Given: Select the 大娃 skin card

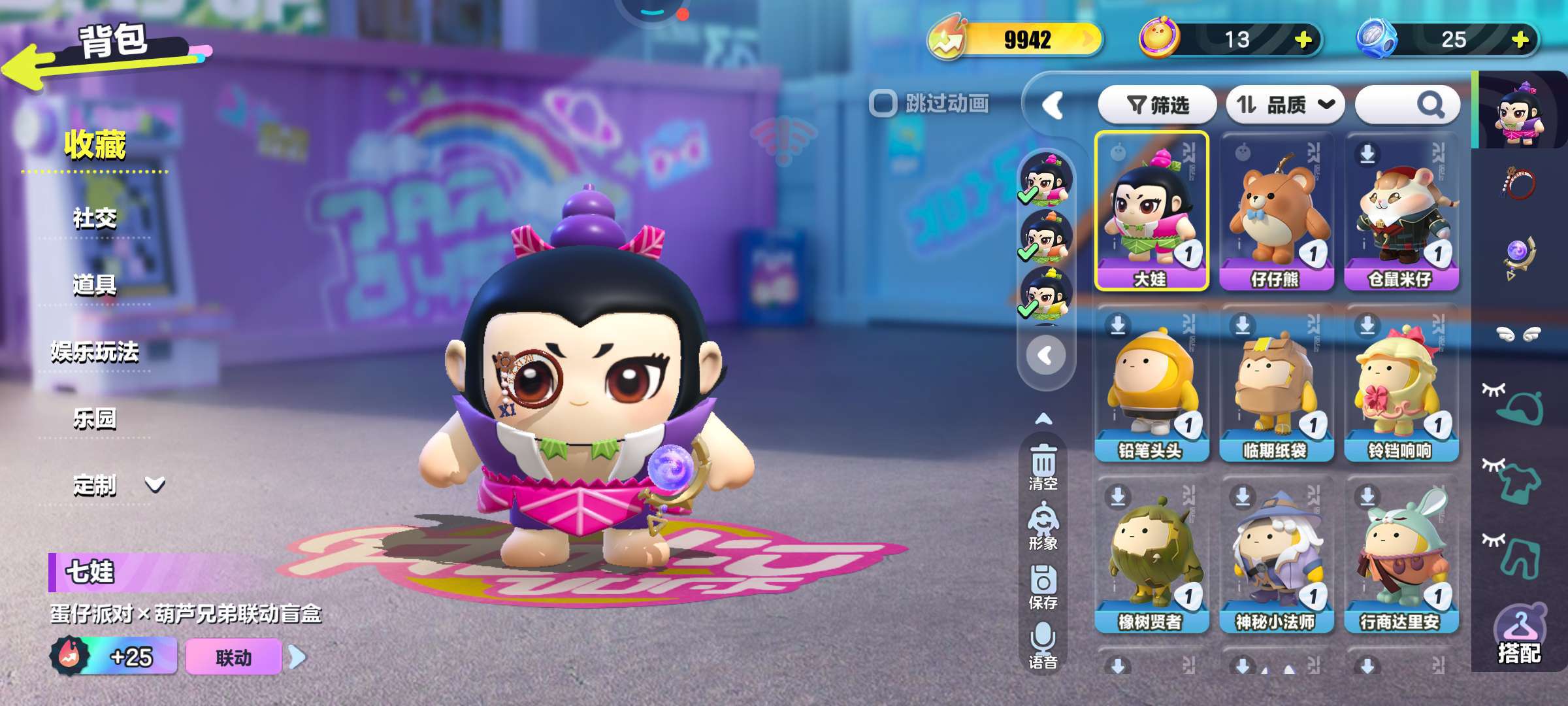Looking at the screenshot, I should (x=1151, y=210).
